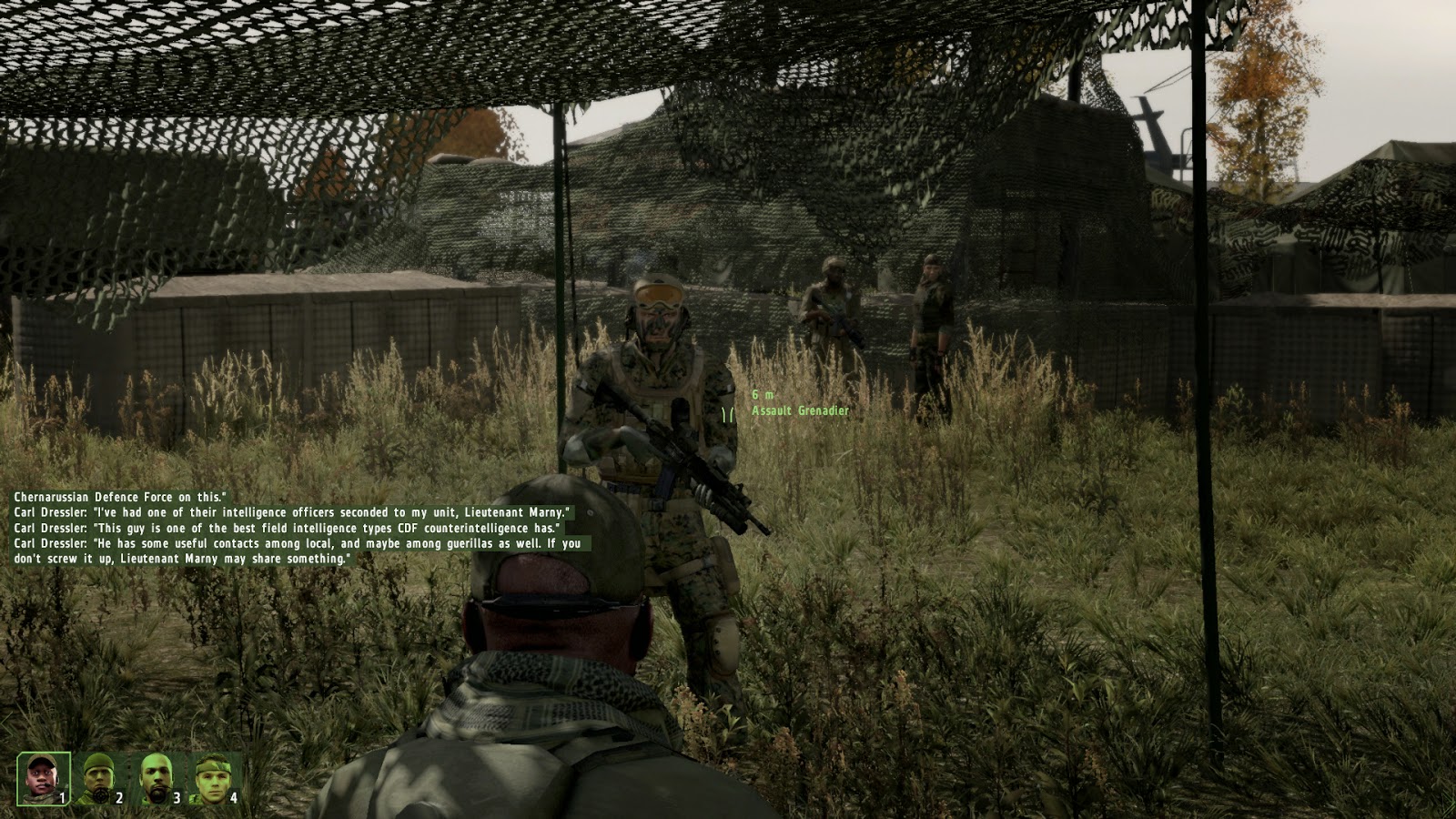Image resolution: width=1456 pixels, height=819 pixels.
Task: Click the crosshair badge on unit 3's portrait
Action: pyautogui.click(x=157, y=796)
